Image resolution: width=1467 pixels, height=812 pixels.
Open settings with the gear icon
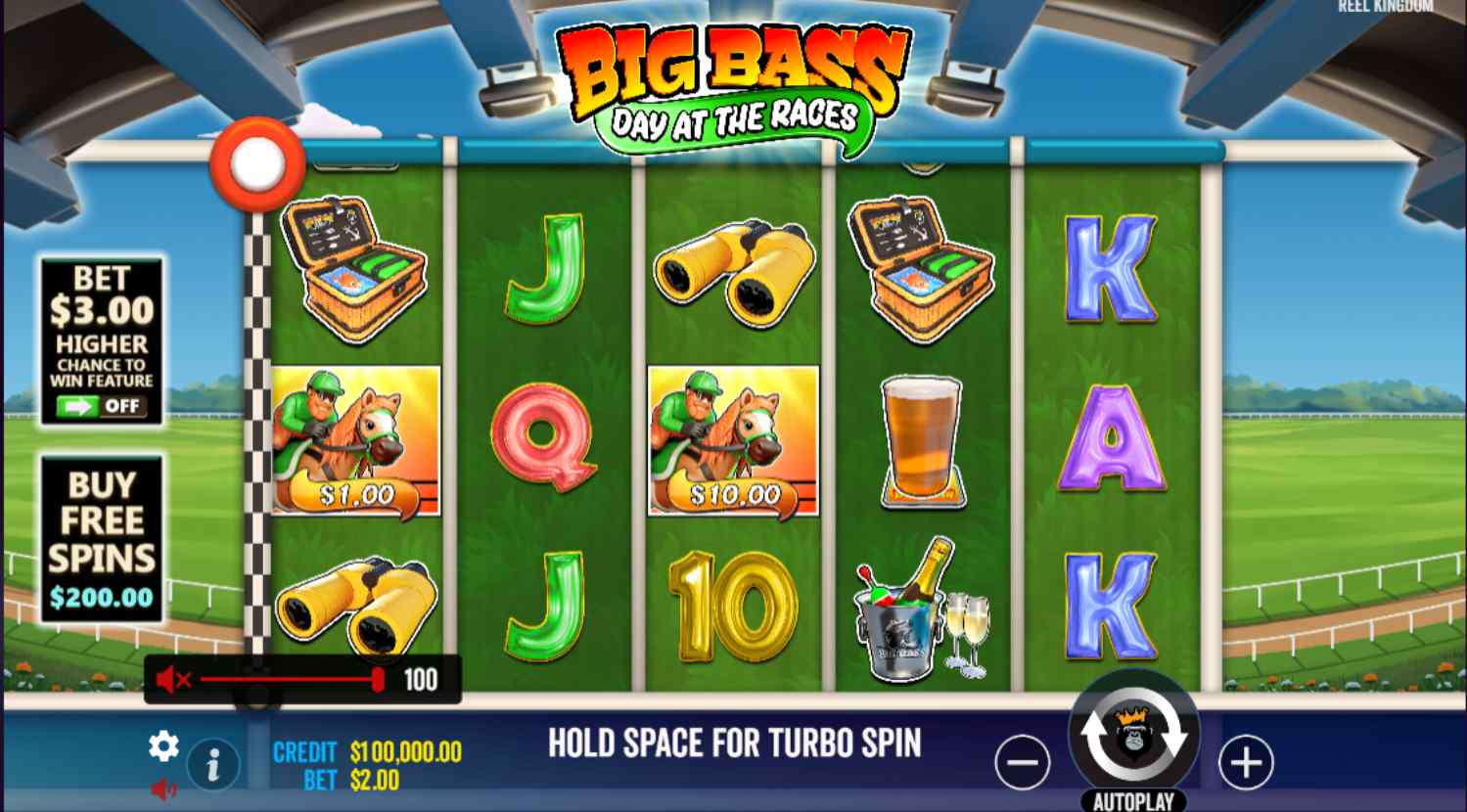click(x=163, y=746)
